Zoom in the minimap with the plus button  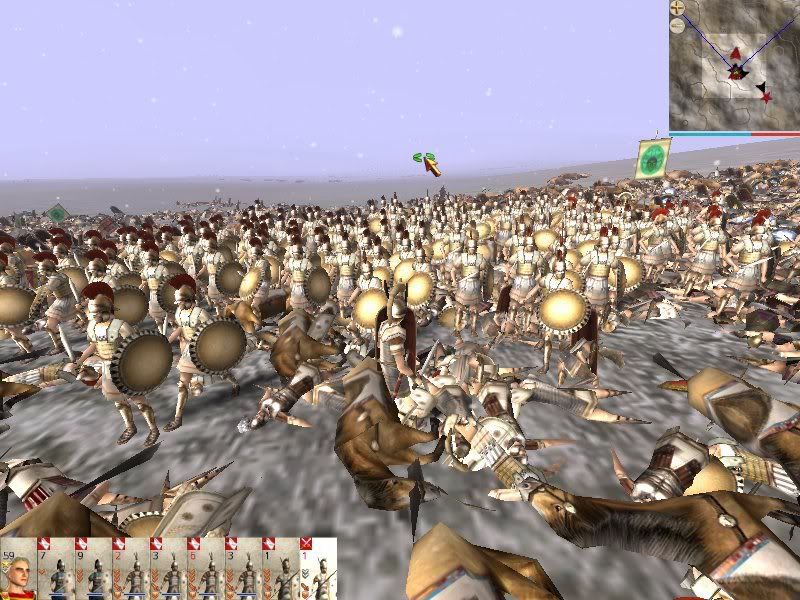coord(678,7)
